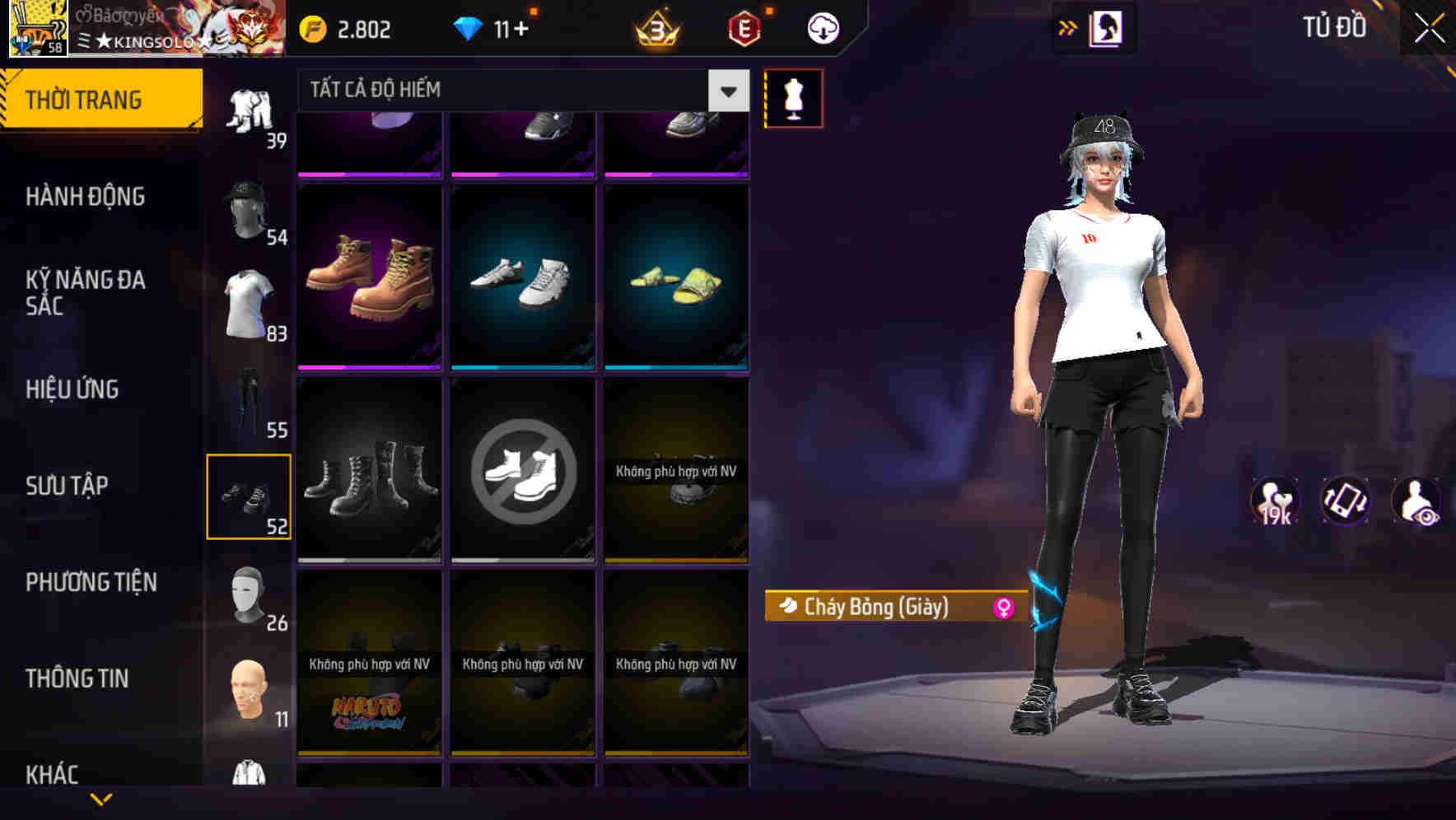Image resolution: width=1456 pixels, height=820 pixels.
Task: Collapse the left menu with bottom chevron
Action: click(102, 797)
